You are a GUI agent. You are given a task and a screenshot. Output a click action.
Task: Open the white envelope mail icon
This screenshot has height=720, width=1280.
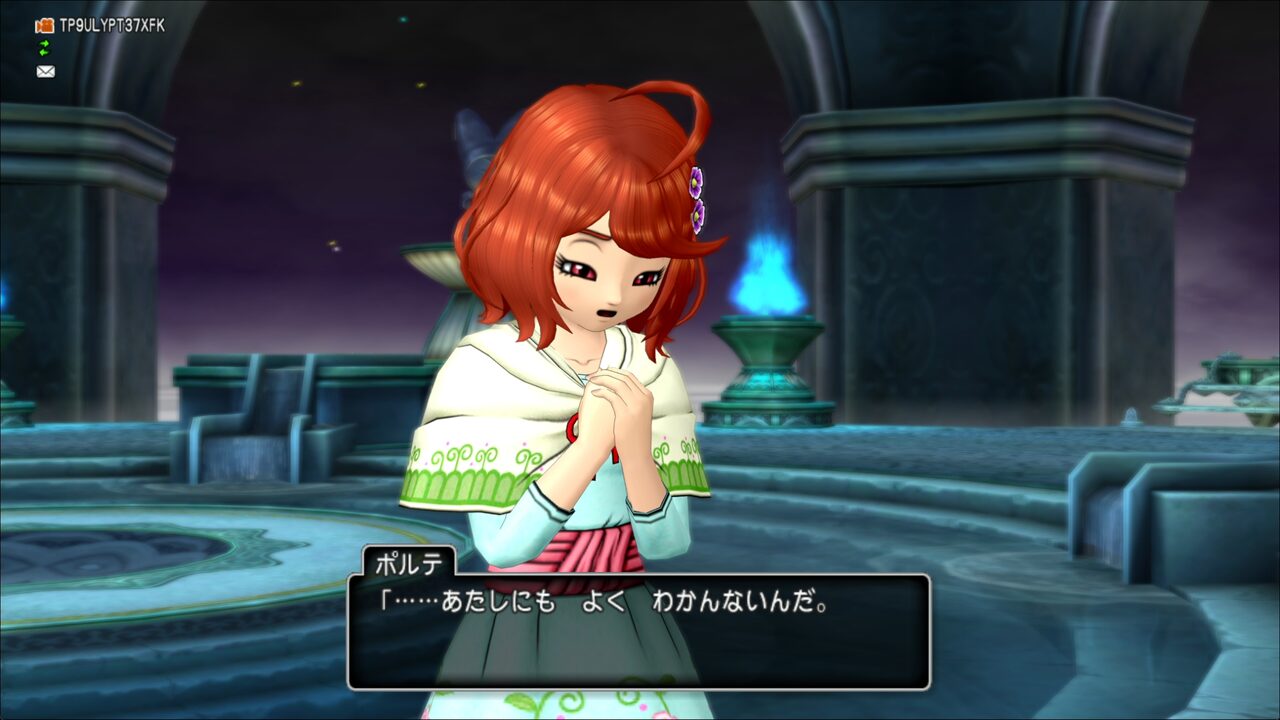(45, 71)
